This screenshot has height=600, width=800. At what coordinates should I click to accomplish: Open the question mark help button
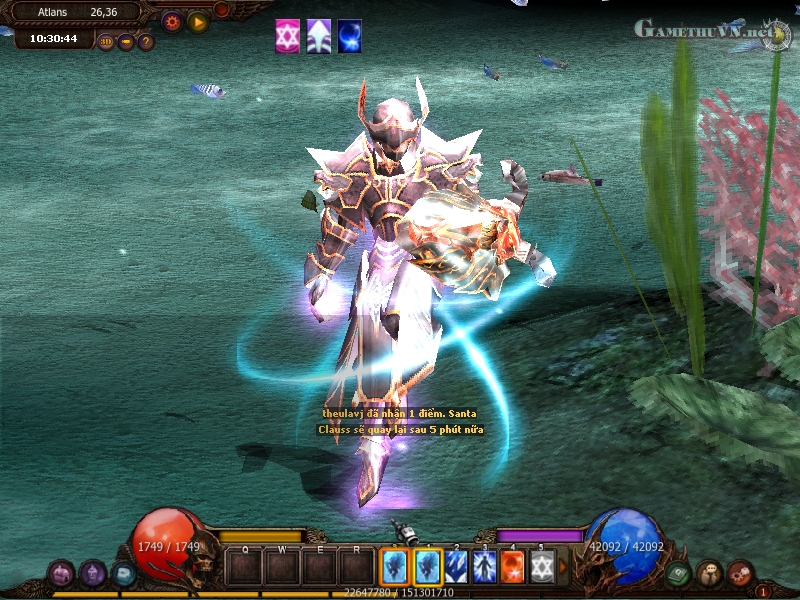[146, 42]
